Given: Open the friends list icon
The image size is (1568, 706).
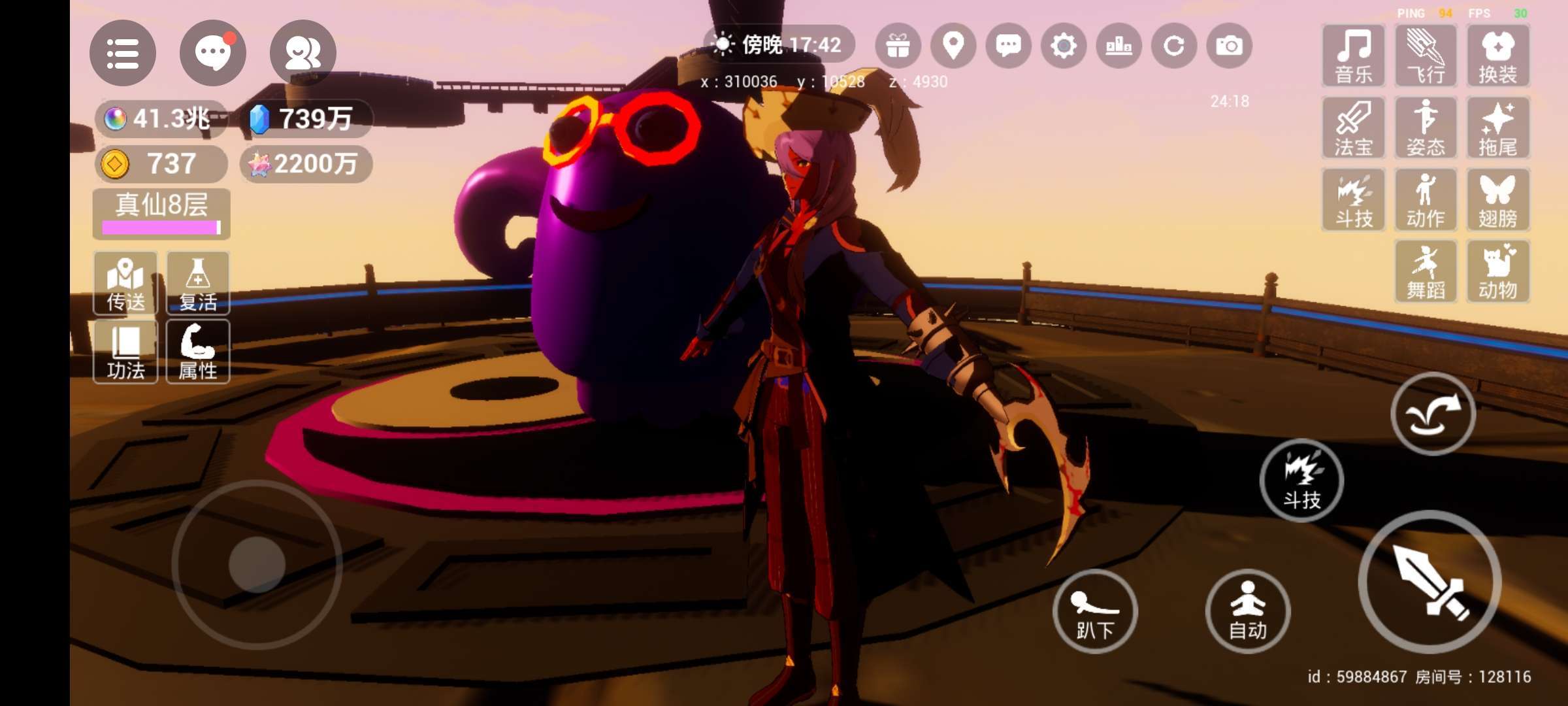Looking at the screenshot, I should tap(302, 53).
